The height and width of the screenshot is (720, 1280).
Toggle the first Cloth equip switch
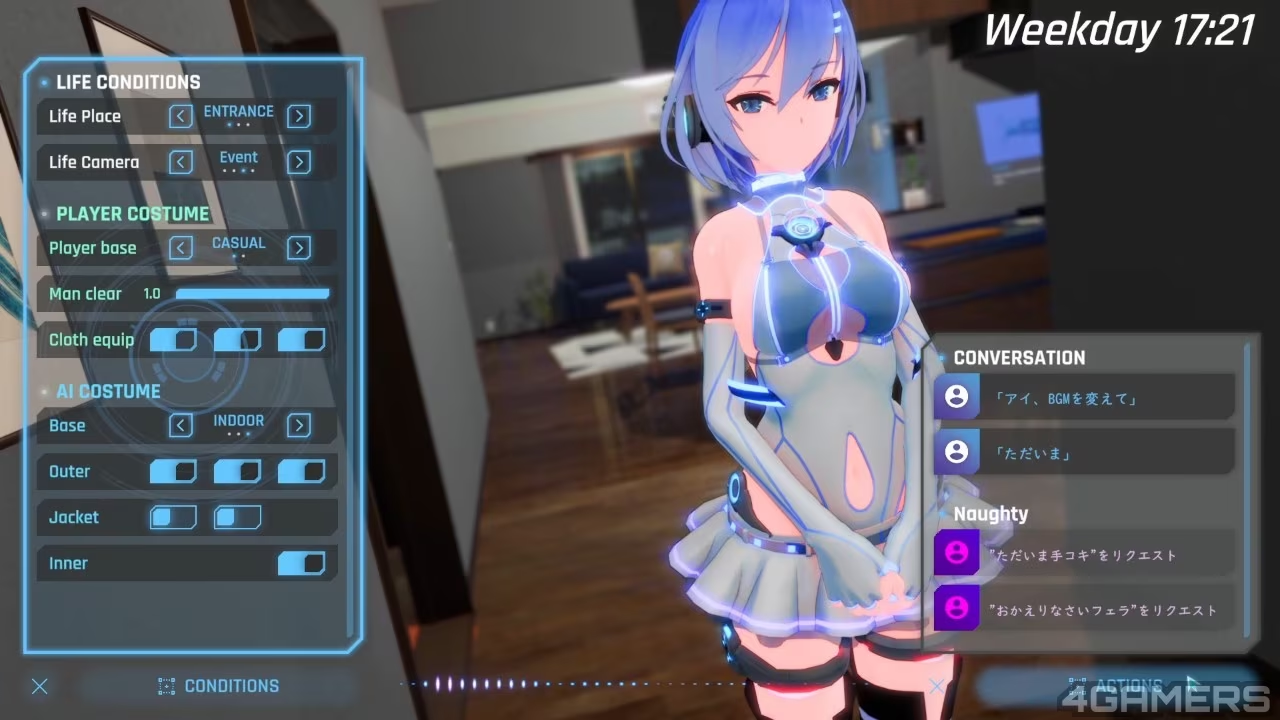[172, 340]
